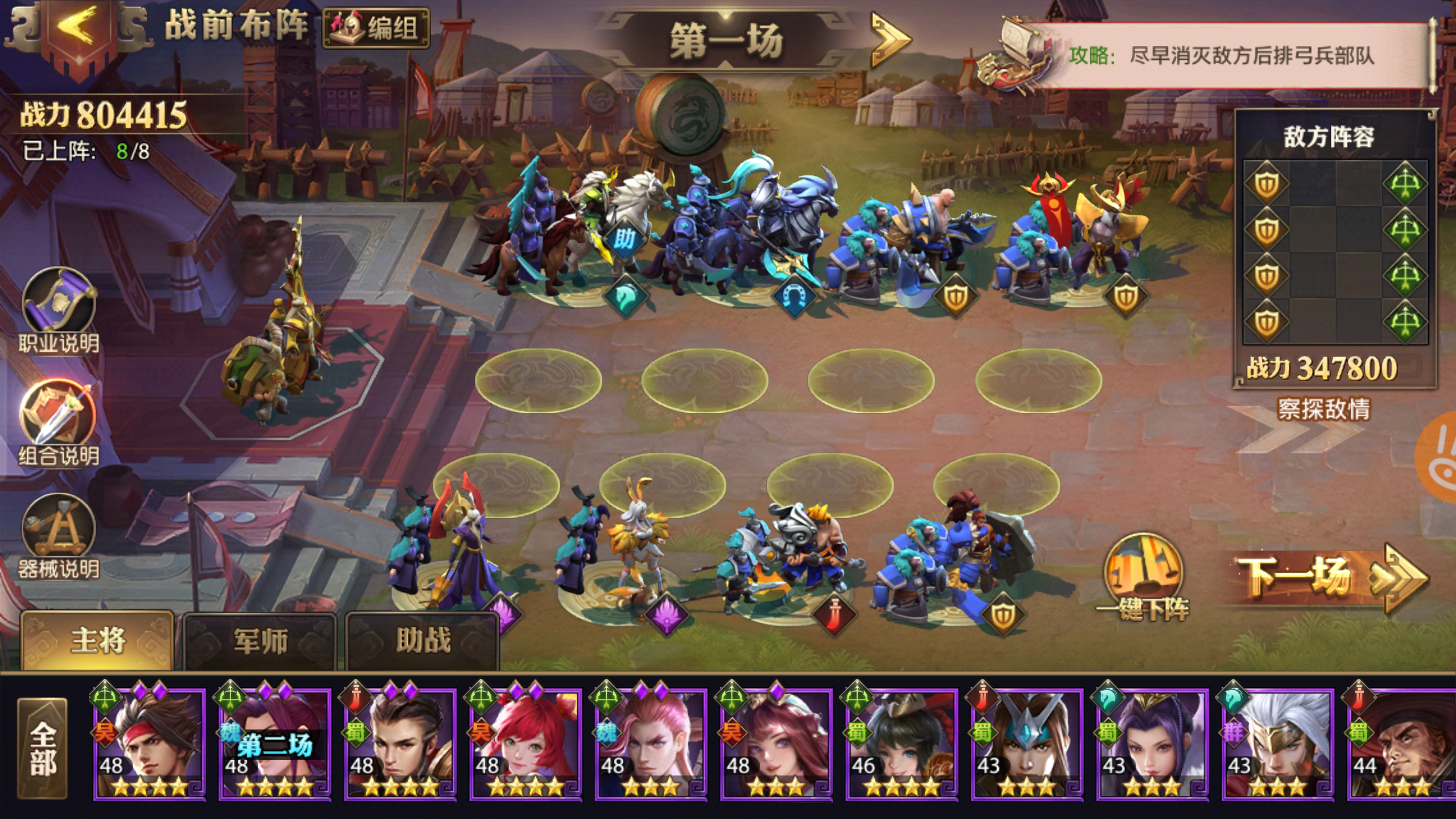The width and height of the screenshot is (1456, 819).
Task: Pick the red-haired 吴 girl hero card
Action: 525,742
